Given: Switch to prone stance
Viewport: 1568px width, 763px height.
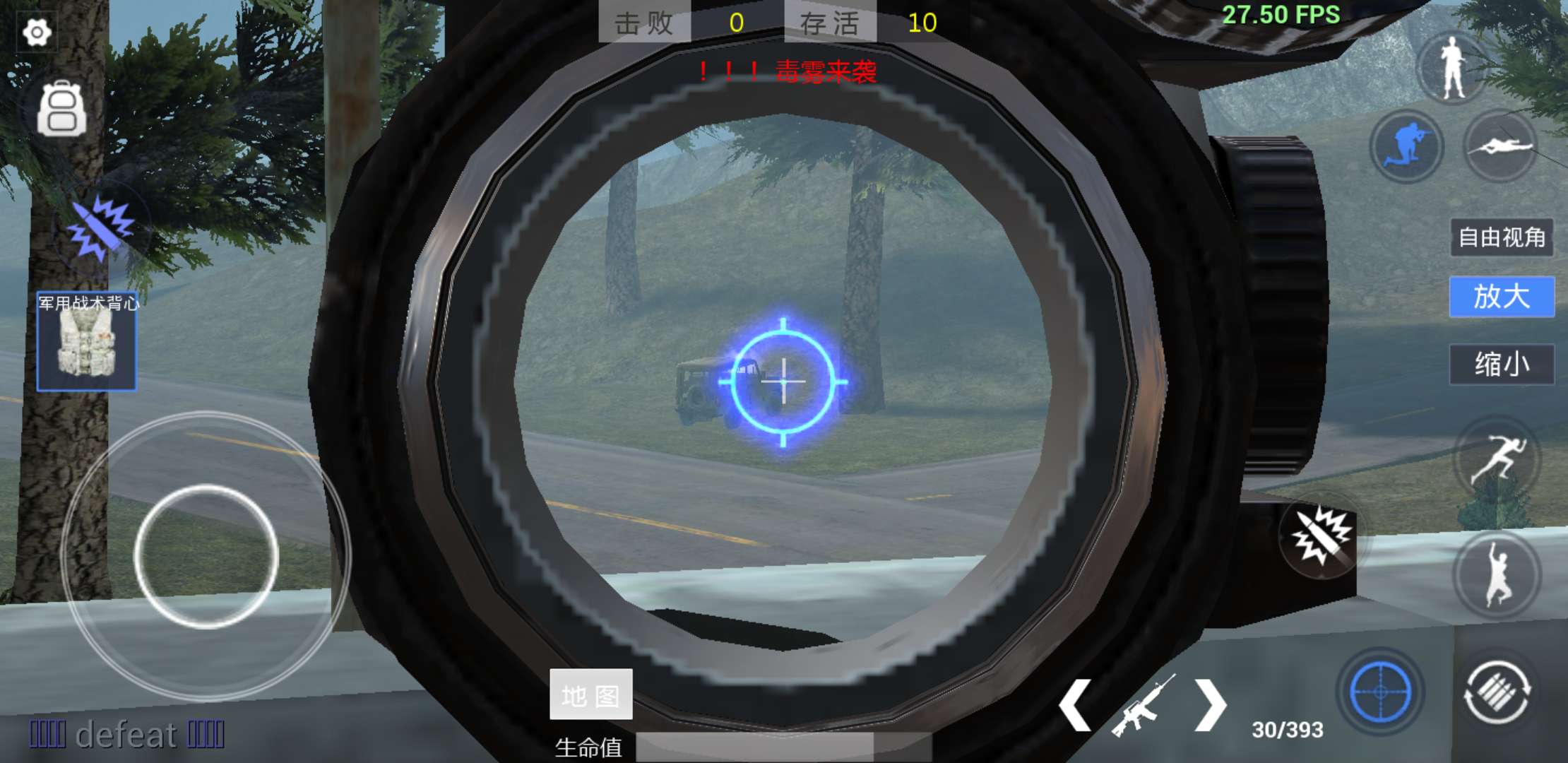Looking at the screenshot, I should (x=1499, y=146).
